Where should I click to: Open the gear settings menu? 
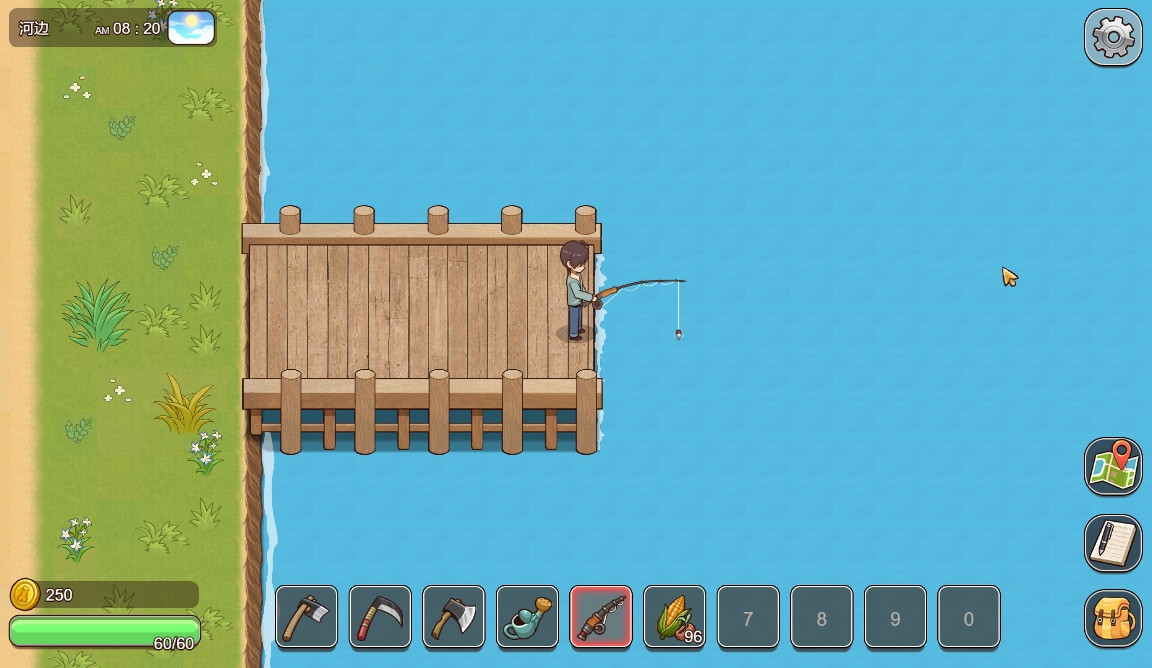point(1113,38)
